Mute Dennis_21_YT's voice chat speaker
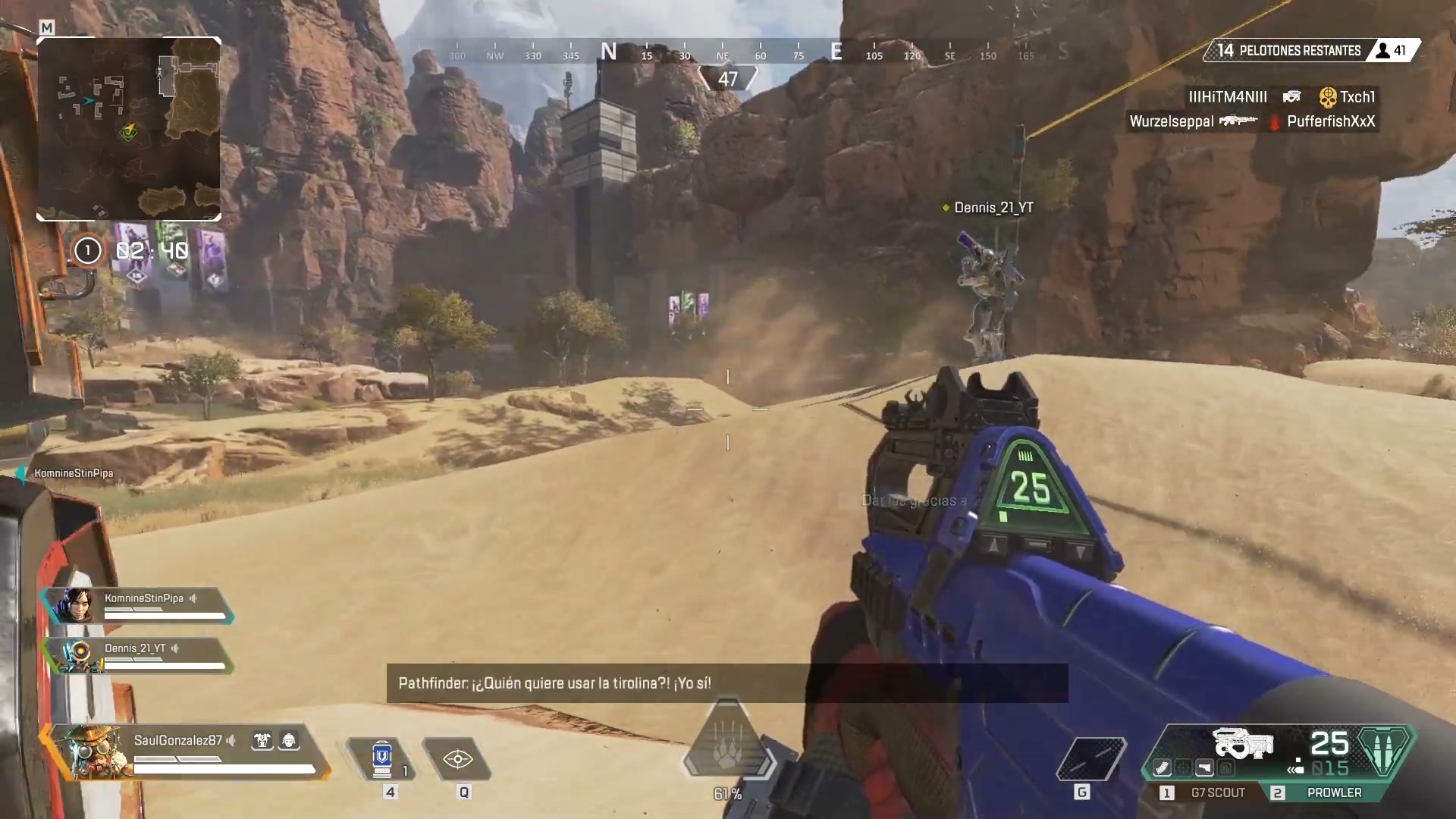 (x=176, y=649)
